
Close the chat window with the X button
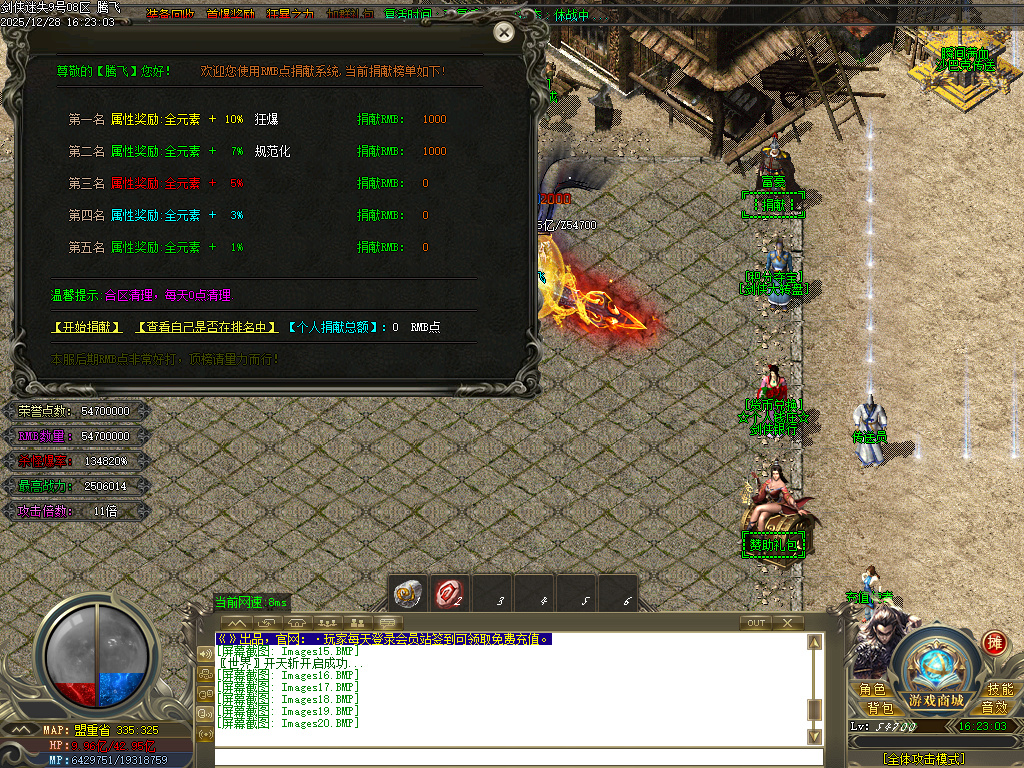[787, 622]
